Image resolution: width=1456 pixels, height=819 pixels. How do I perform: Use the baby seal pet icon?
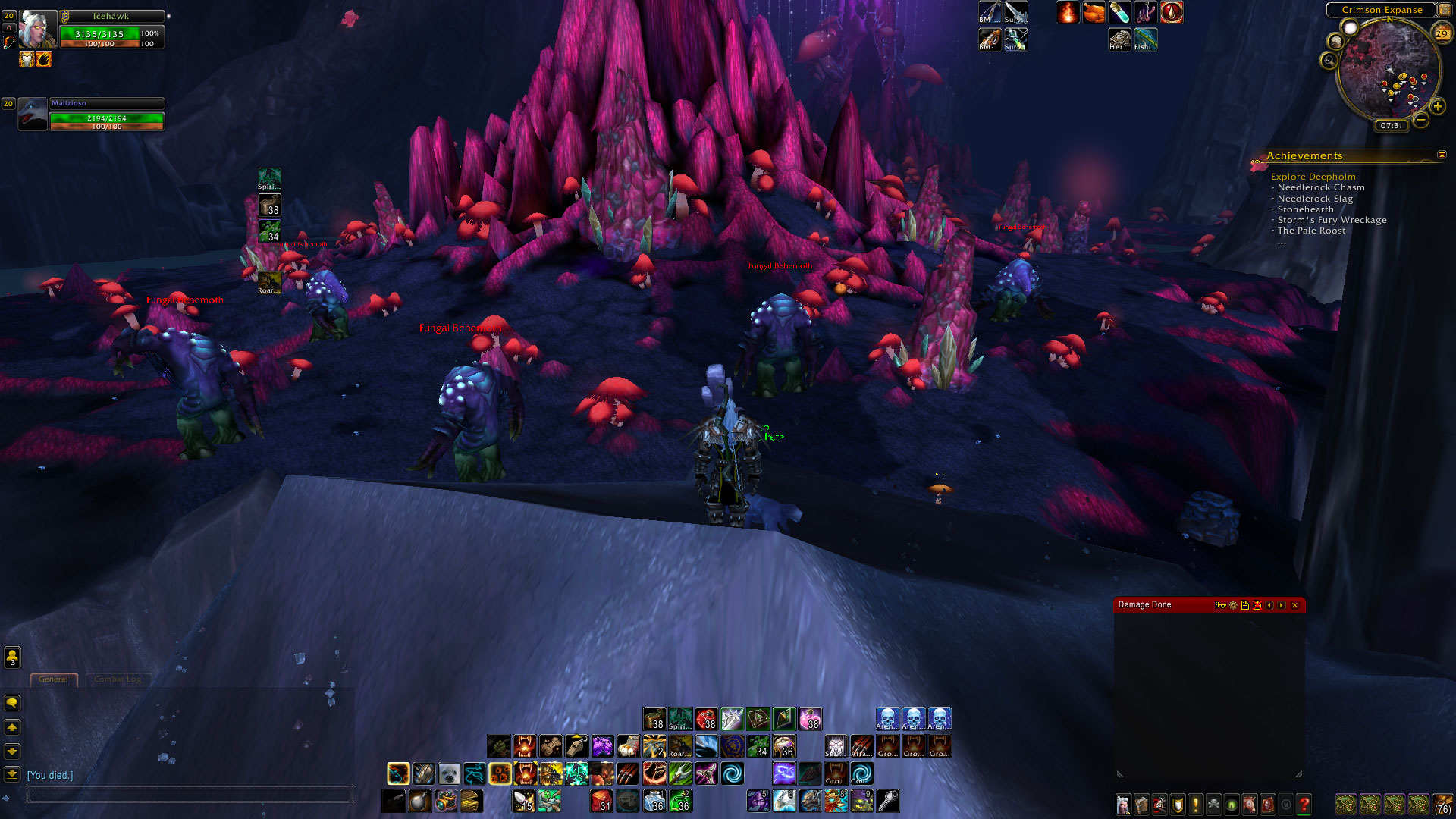[449, 773]
